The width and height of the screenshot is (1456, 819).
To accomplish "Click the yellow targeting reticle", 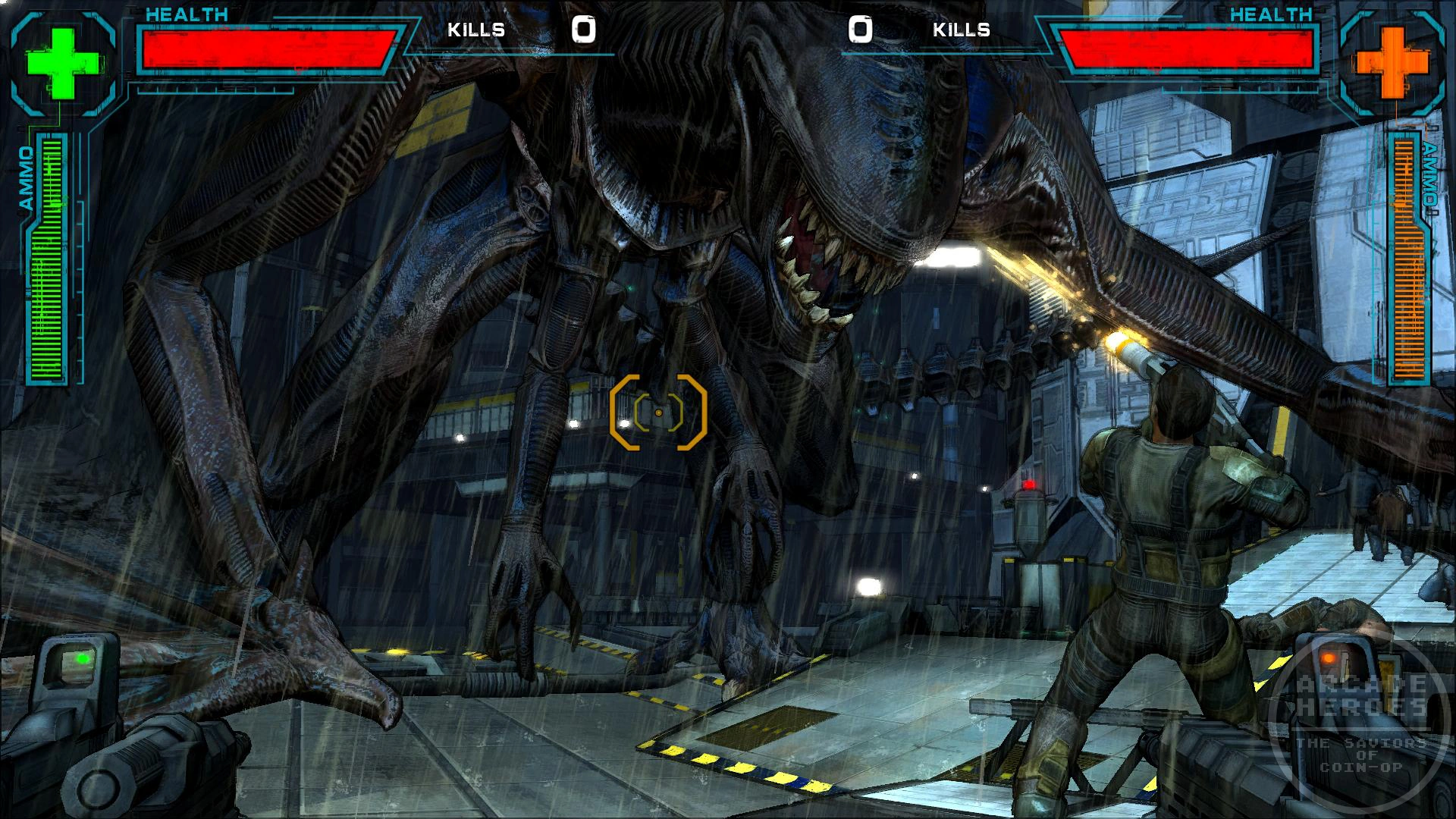I will 658,413.
